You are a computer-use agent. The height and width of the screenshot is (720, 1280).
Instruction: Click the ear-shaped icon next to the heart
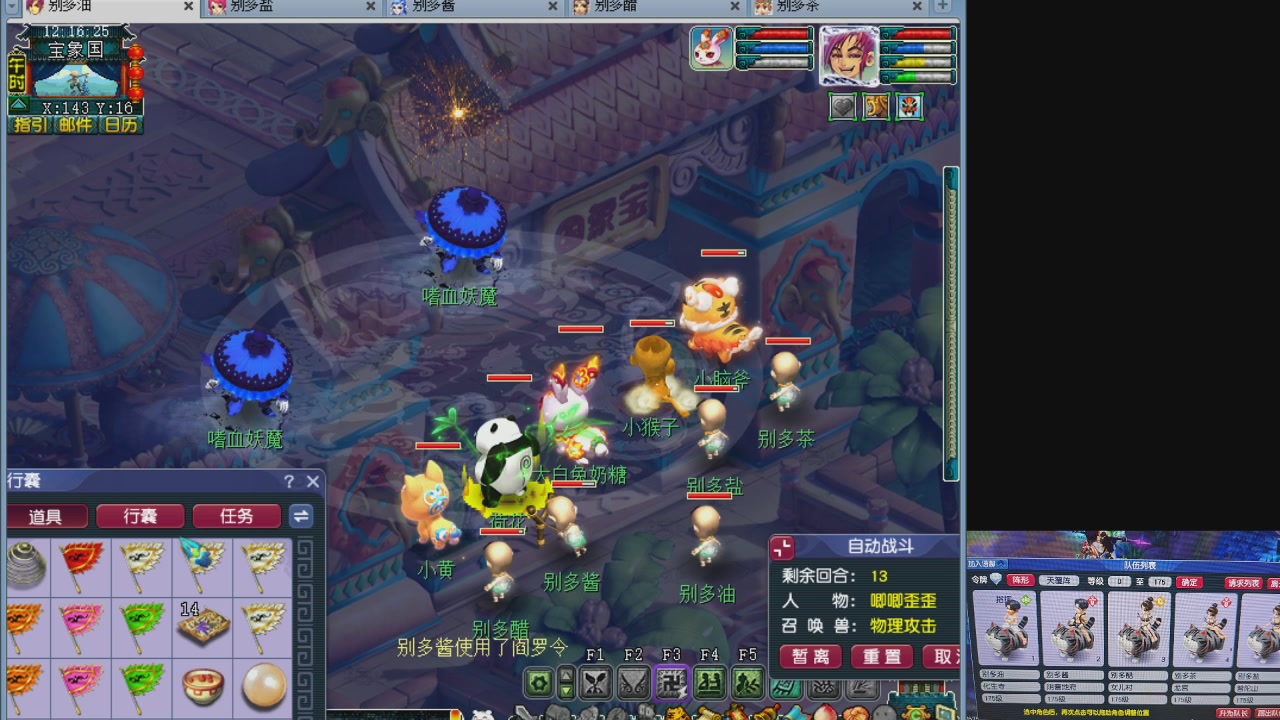(876, 106)
